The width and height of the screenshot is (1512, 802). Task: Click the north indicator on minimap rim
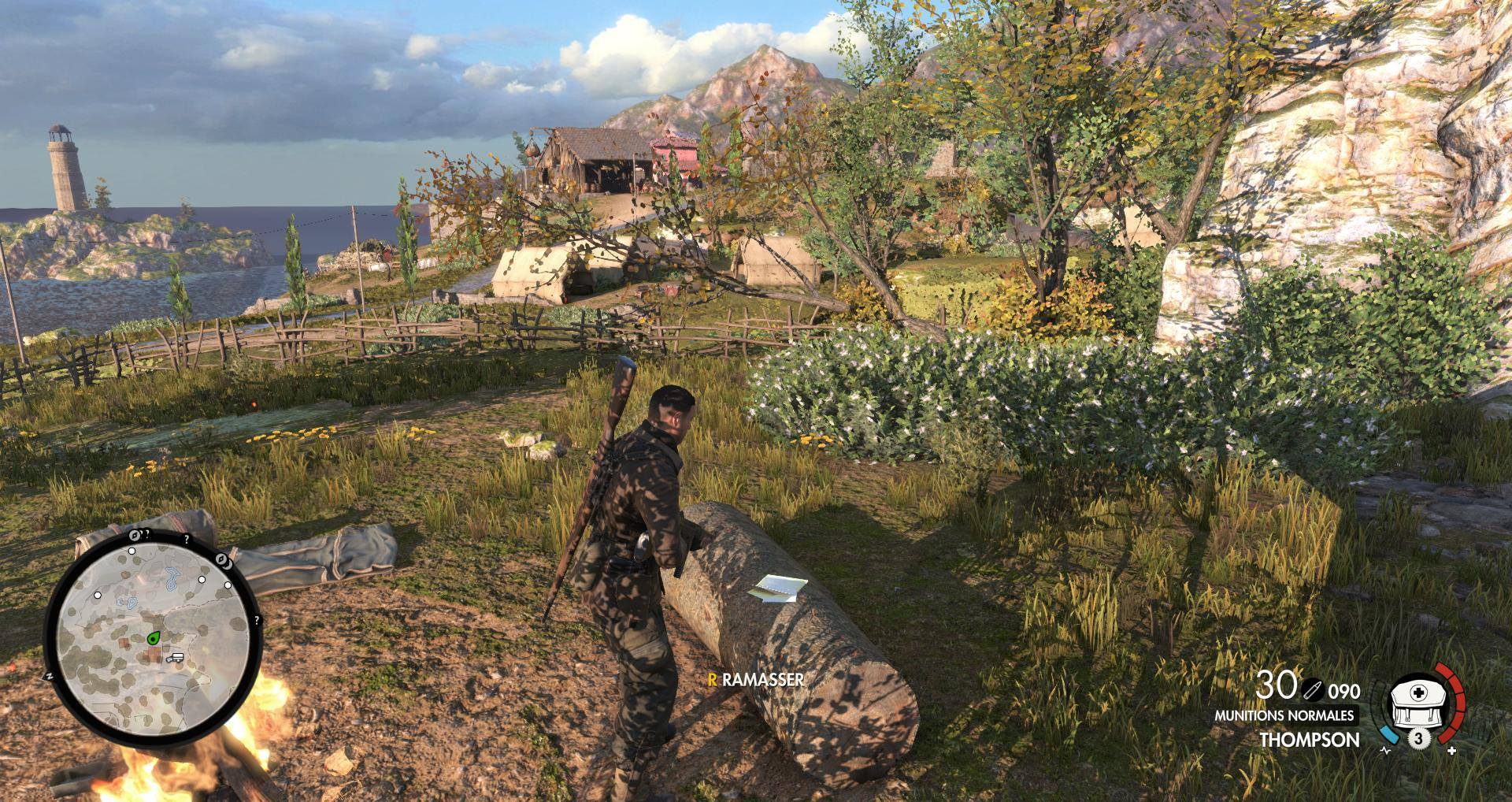pos(49,676)
